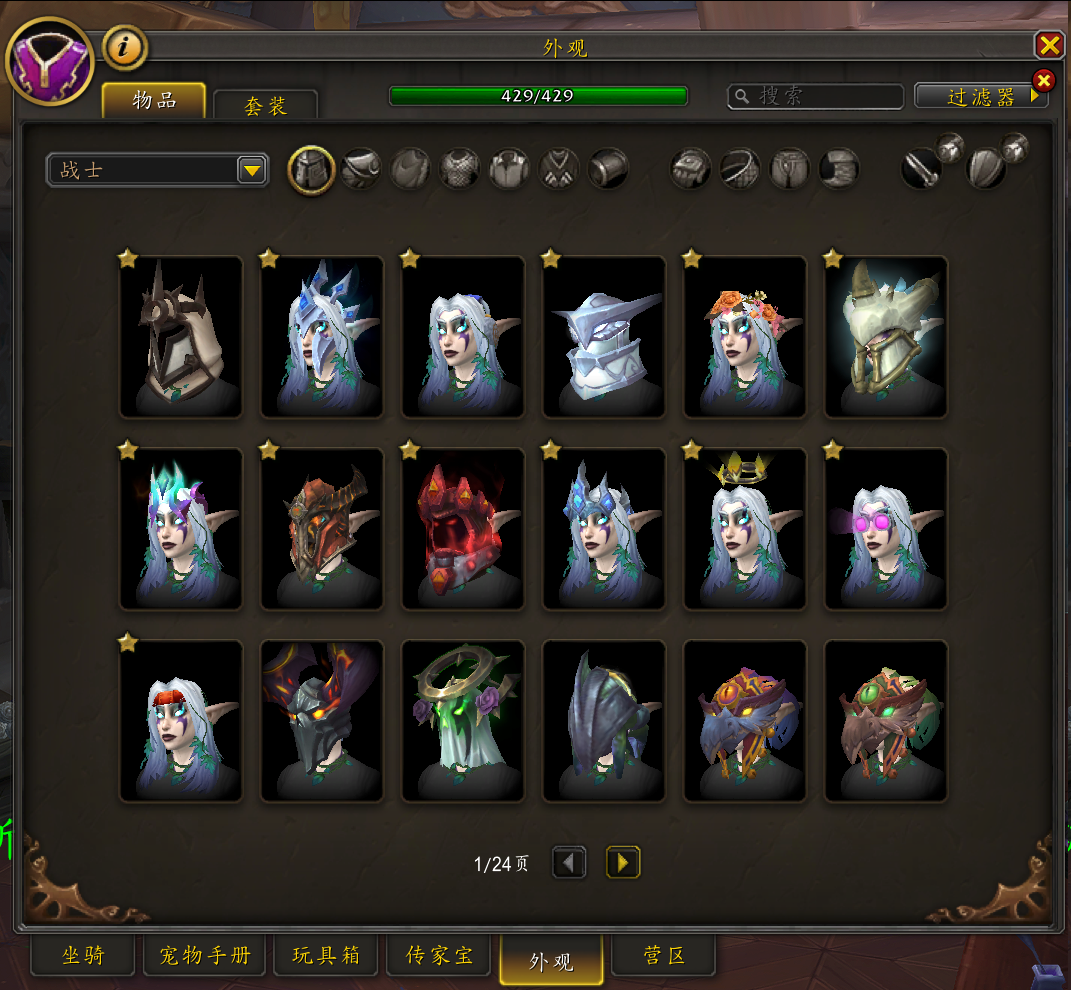The image size is (1071, 990).
Task: Select the head slot helmet icon
Action: 311,169
